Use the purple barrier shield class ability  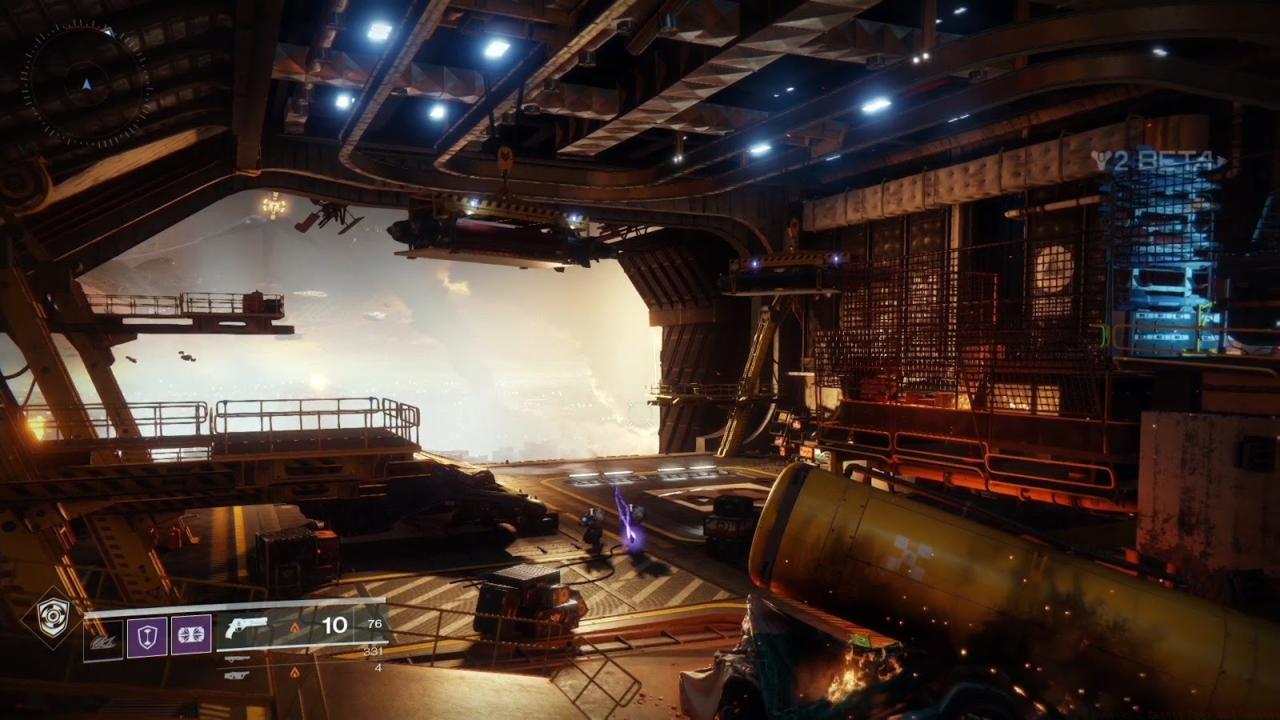click(147, 636)
